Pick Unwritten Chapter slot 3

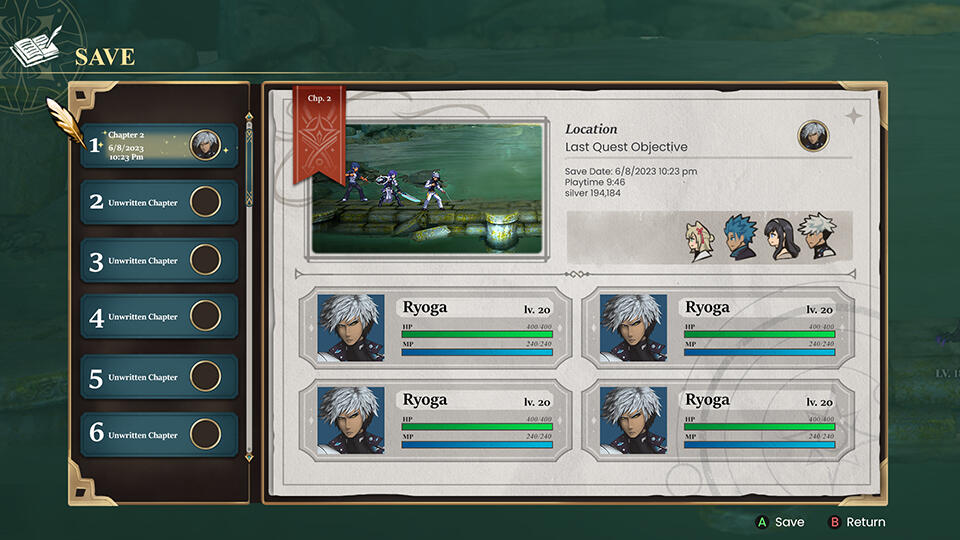(x=158, y=261)
